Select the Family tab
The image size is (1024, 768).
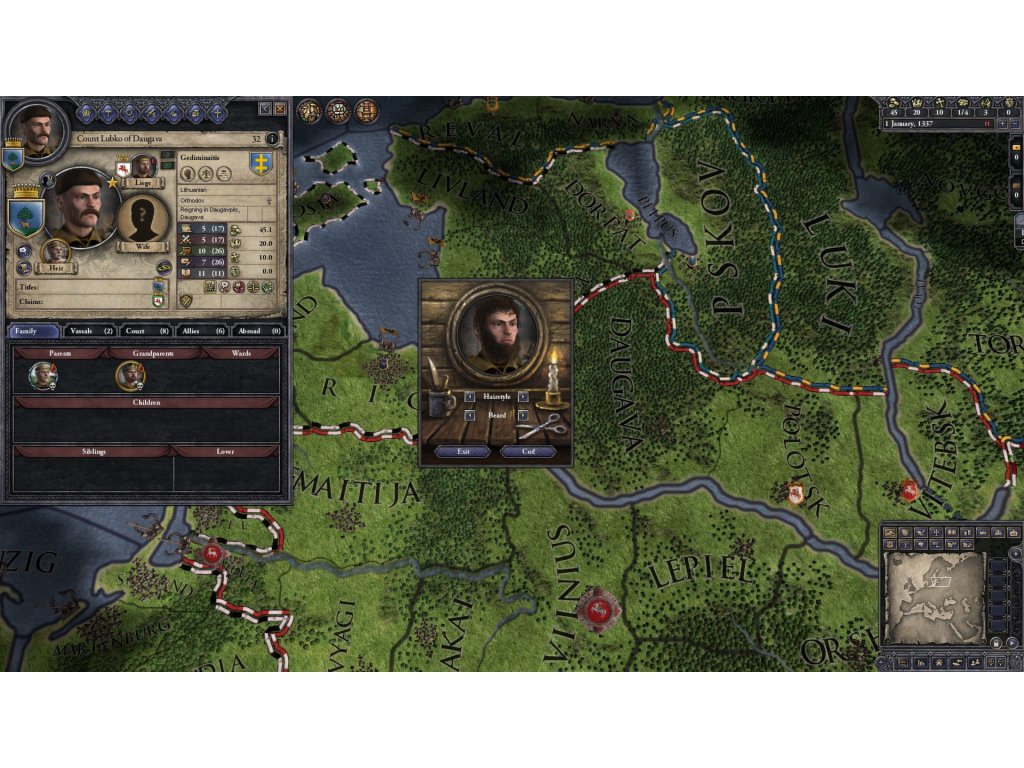click(x=35, y=330)
